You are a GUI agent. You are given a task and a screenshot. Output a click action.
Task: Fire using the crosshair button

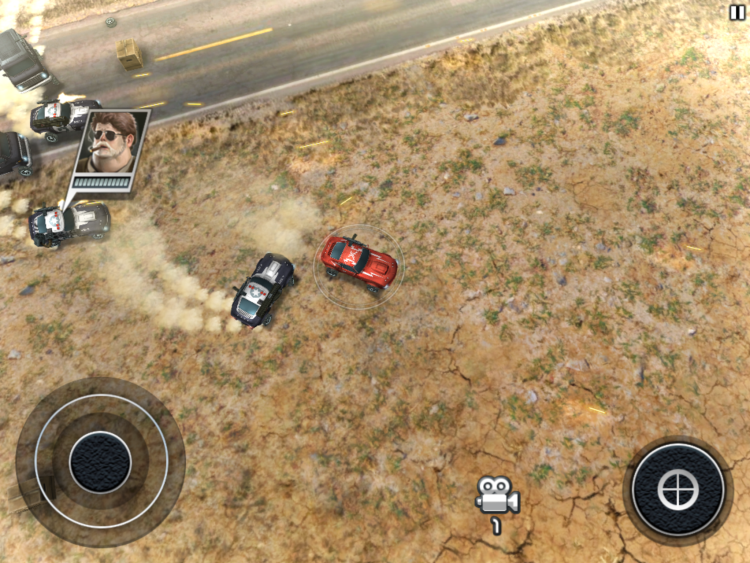[x=677, y=489]
